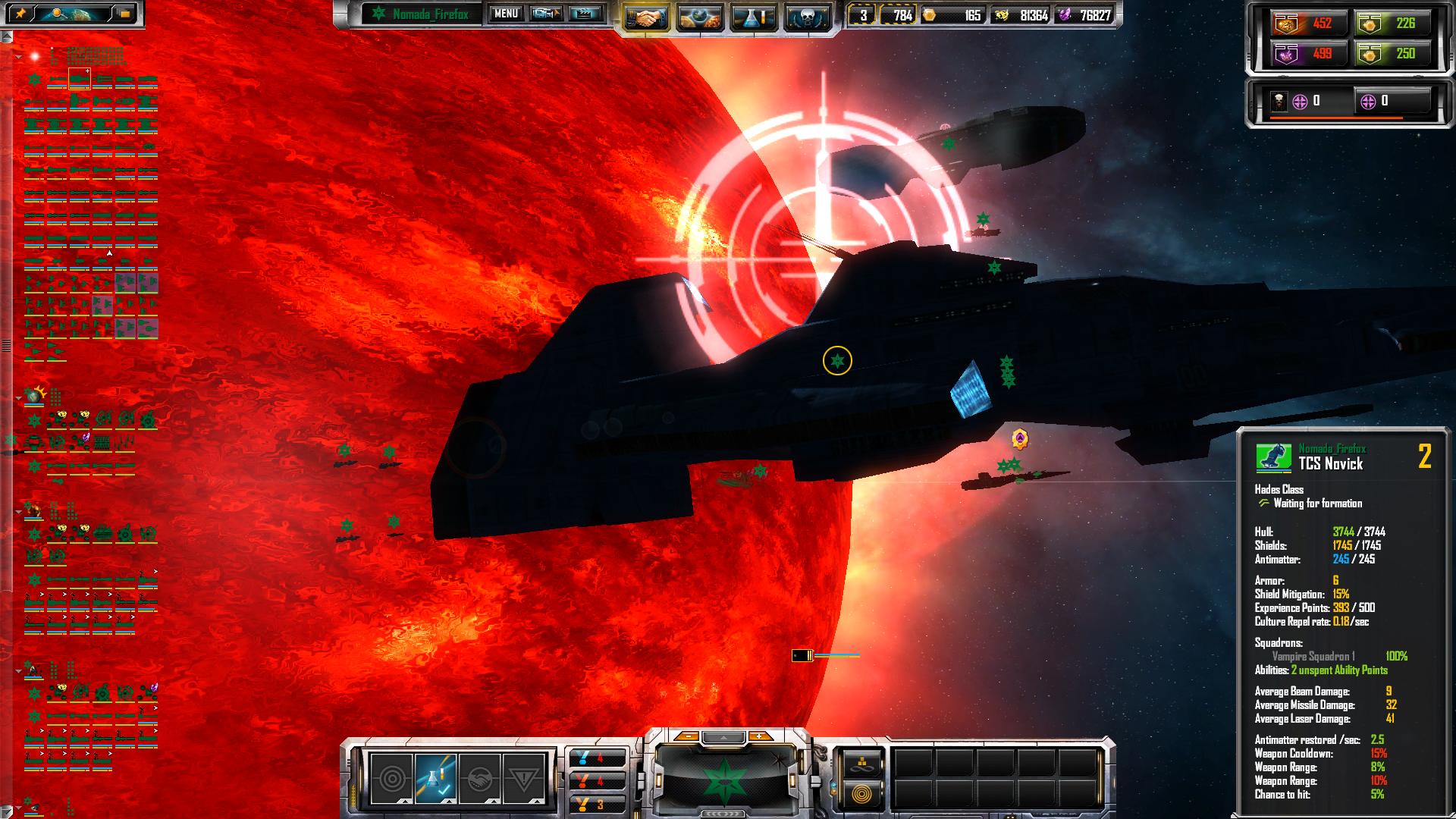Select the warning triangle ability slot
1456x819 pixels.
pos(524,778)
